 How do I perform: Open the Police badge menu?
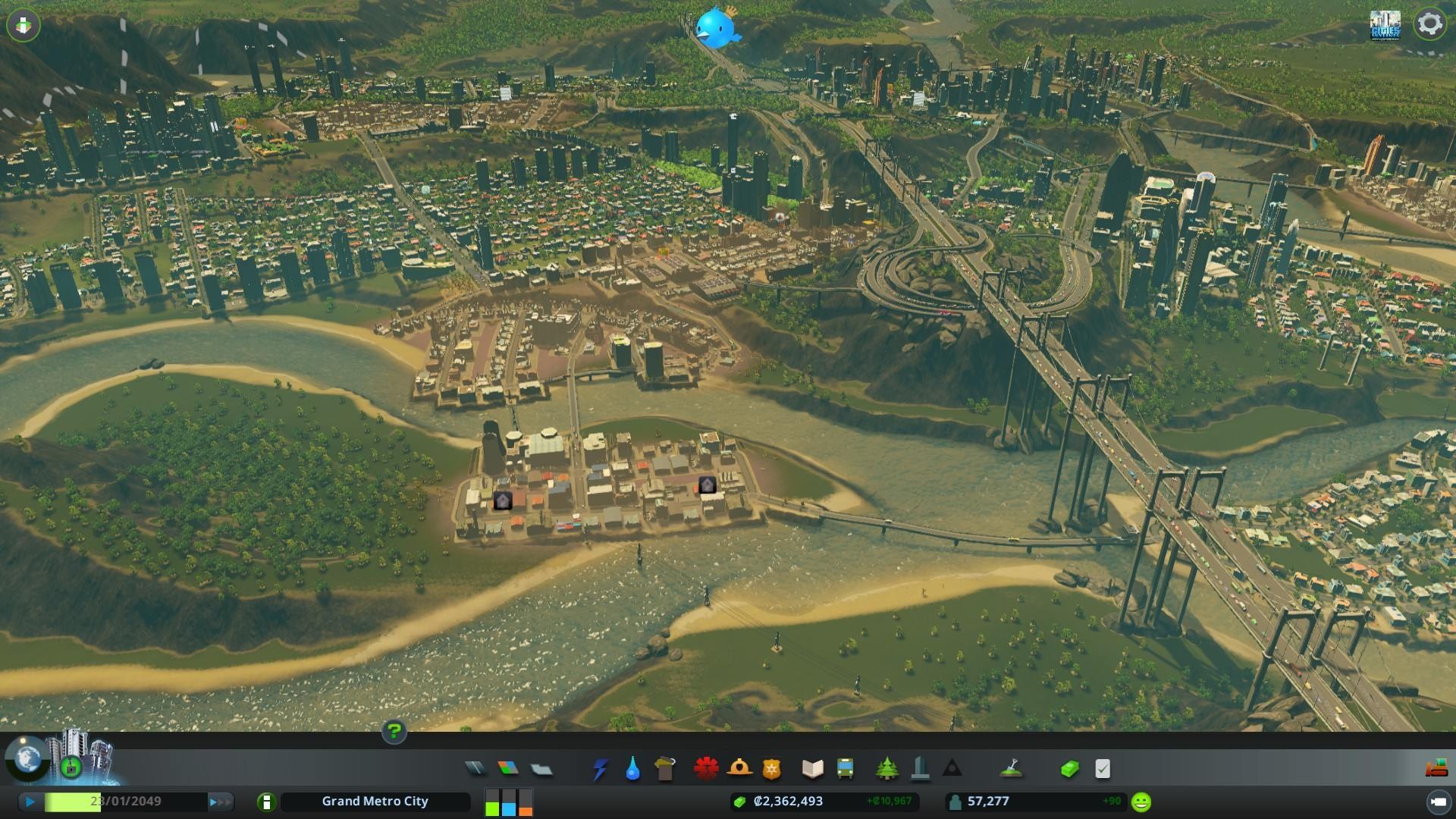click(x=772, y=769)
